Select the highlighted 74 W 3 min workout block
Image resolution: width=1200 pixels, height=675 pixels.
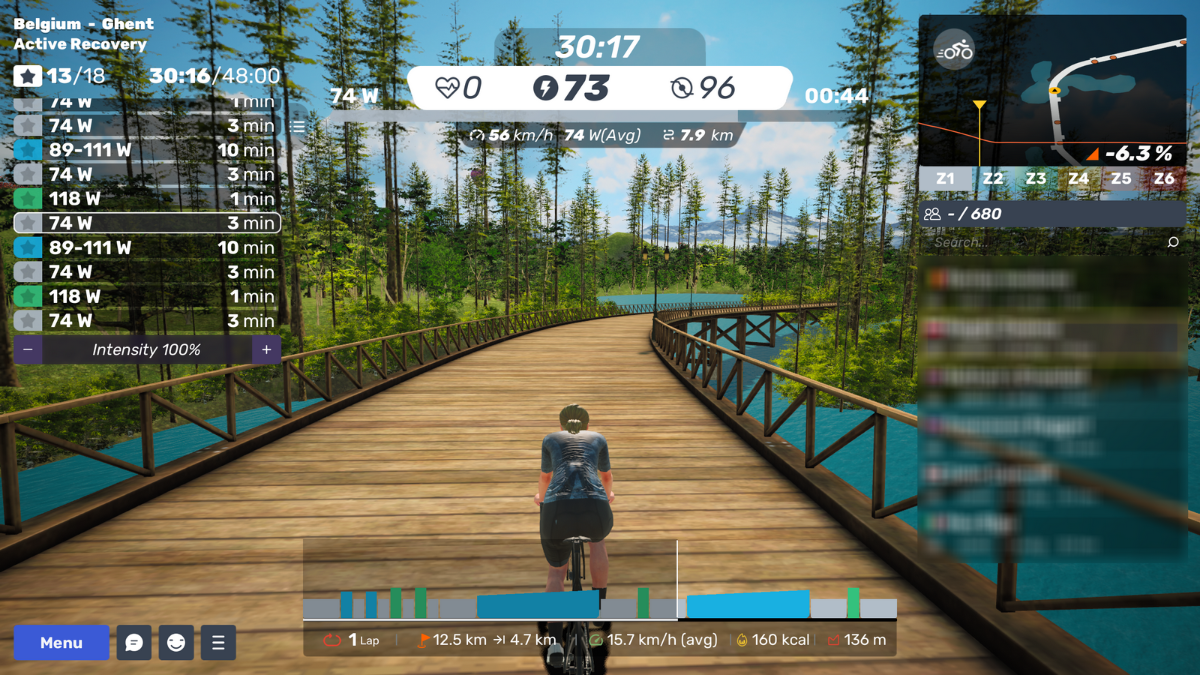[146, 223]
